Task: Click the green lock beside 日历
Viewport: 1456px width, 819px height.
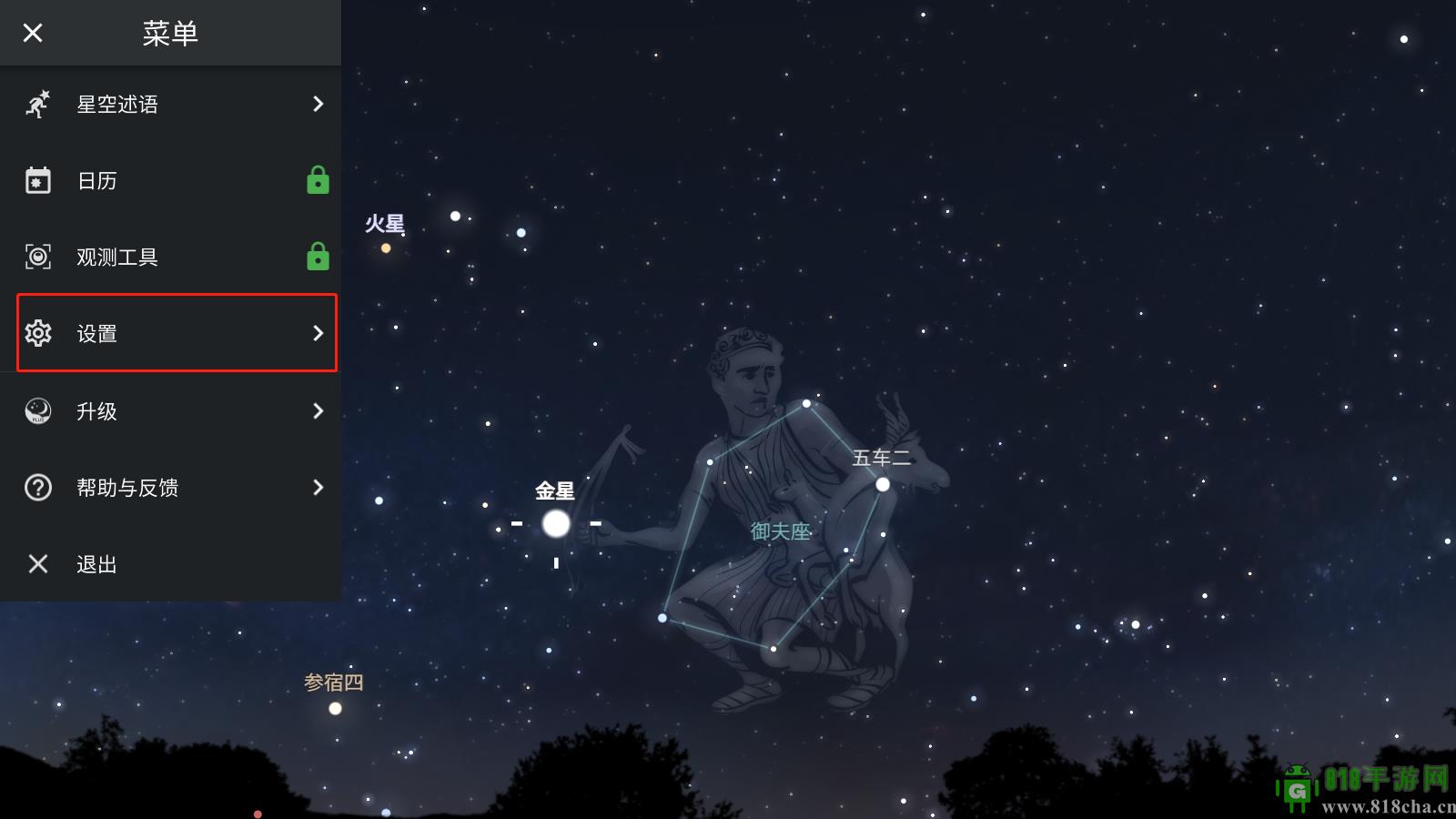Action: 318,180
